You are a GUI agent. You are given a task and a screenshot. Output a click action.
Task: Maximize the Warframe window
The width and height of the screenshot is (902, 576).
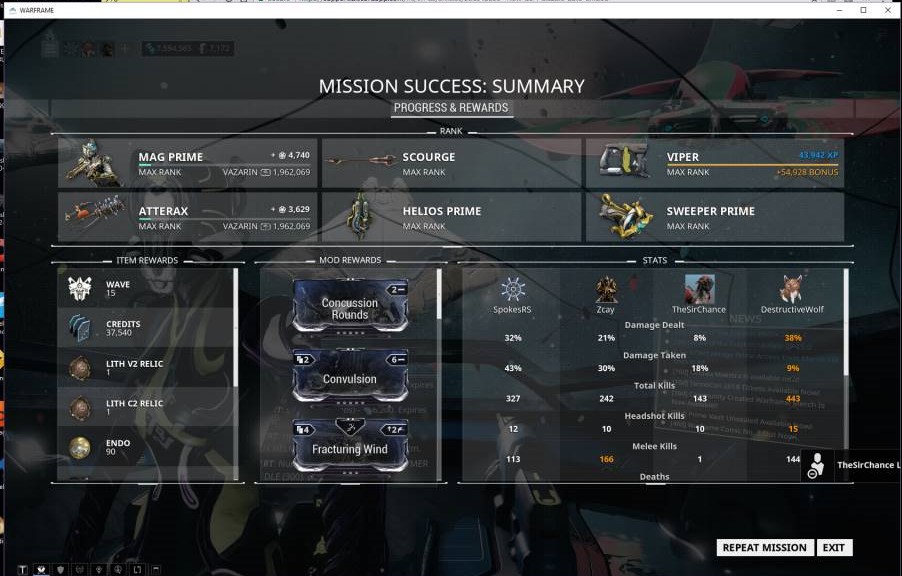tap(863, 10)
